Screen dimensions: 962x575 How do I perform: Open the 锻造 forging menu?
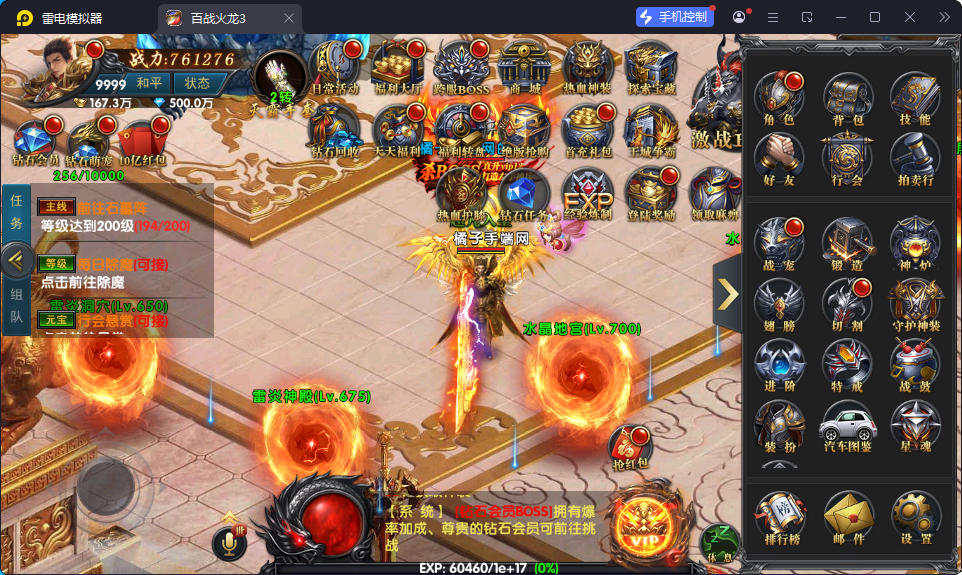coord(848,245)
